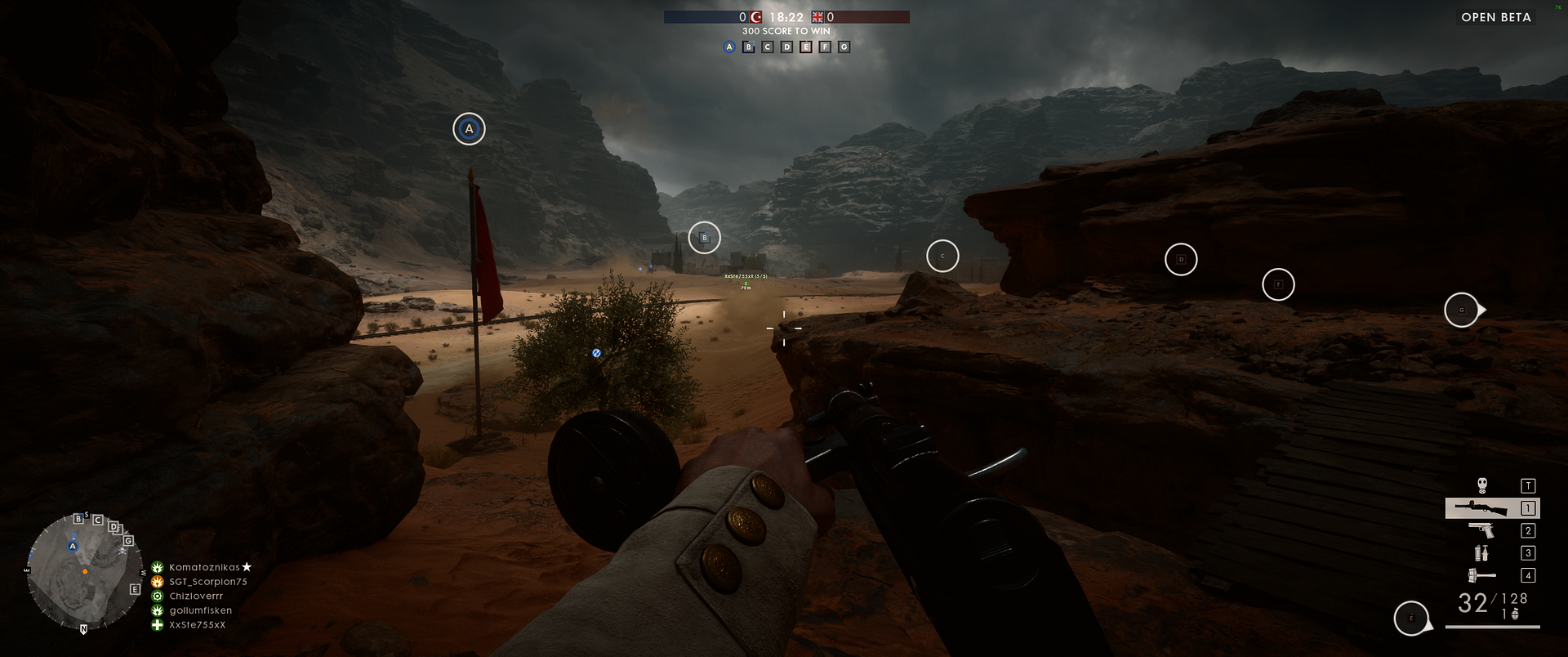Click the circular minimap
This screenshot has width=1568, height=657.
click(83, 571)
